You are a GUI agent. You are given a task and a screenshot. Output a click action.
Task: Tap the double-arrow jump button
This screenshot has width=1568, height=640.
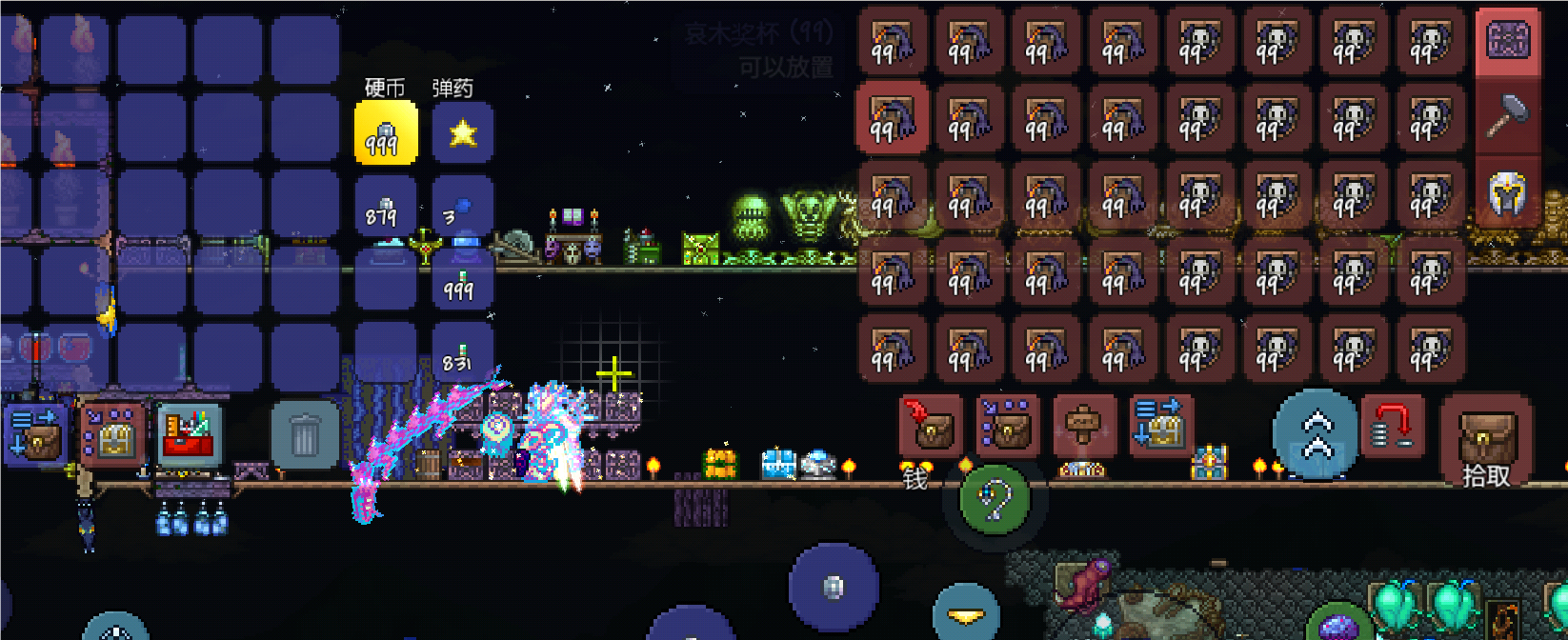pyautogui.click(x=1317, y=433)
